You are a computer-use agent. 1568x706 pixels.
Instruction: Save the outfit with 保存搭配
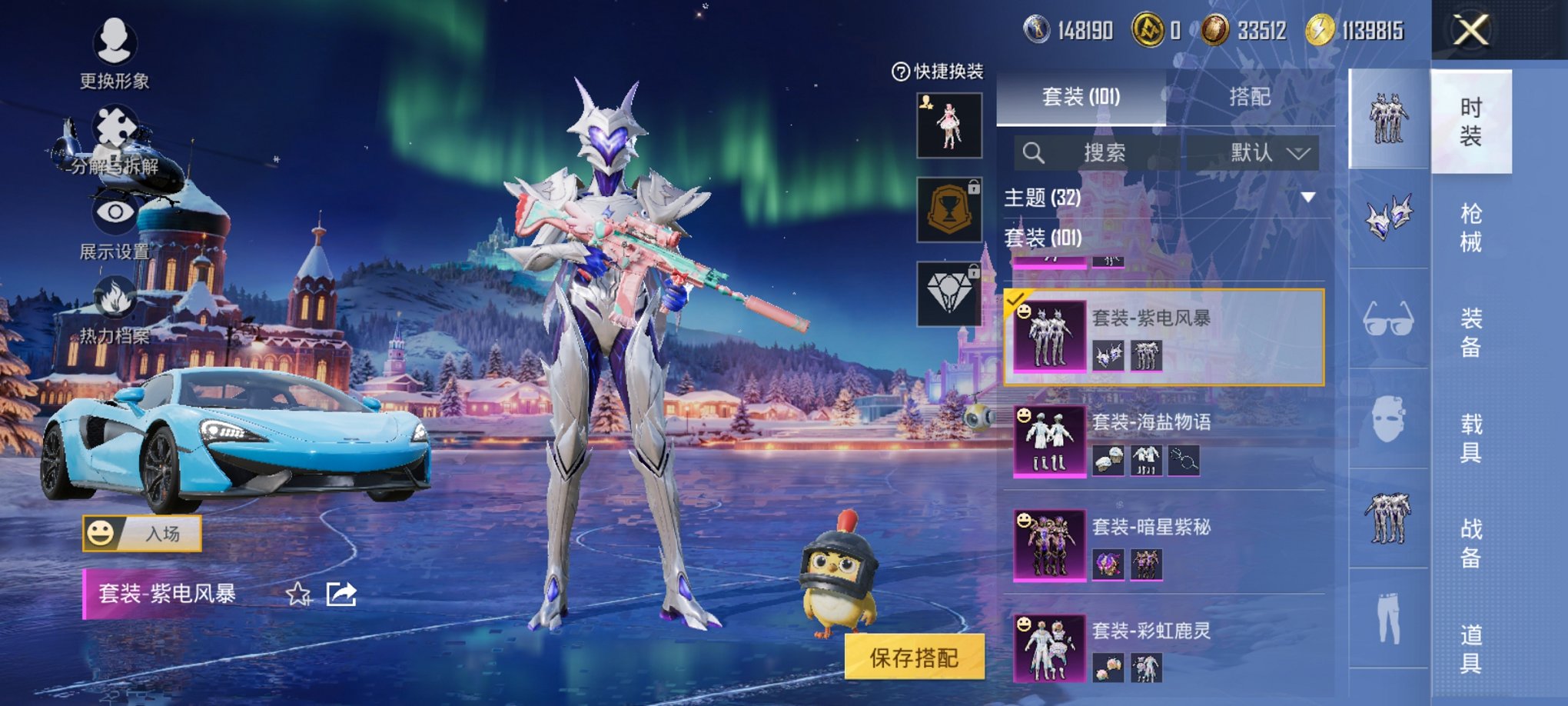click(914, 658)
